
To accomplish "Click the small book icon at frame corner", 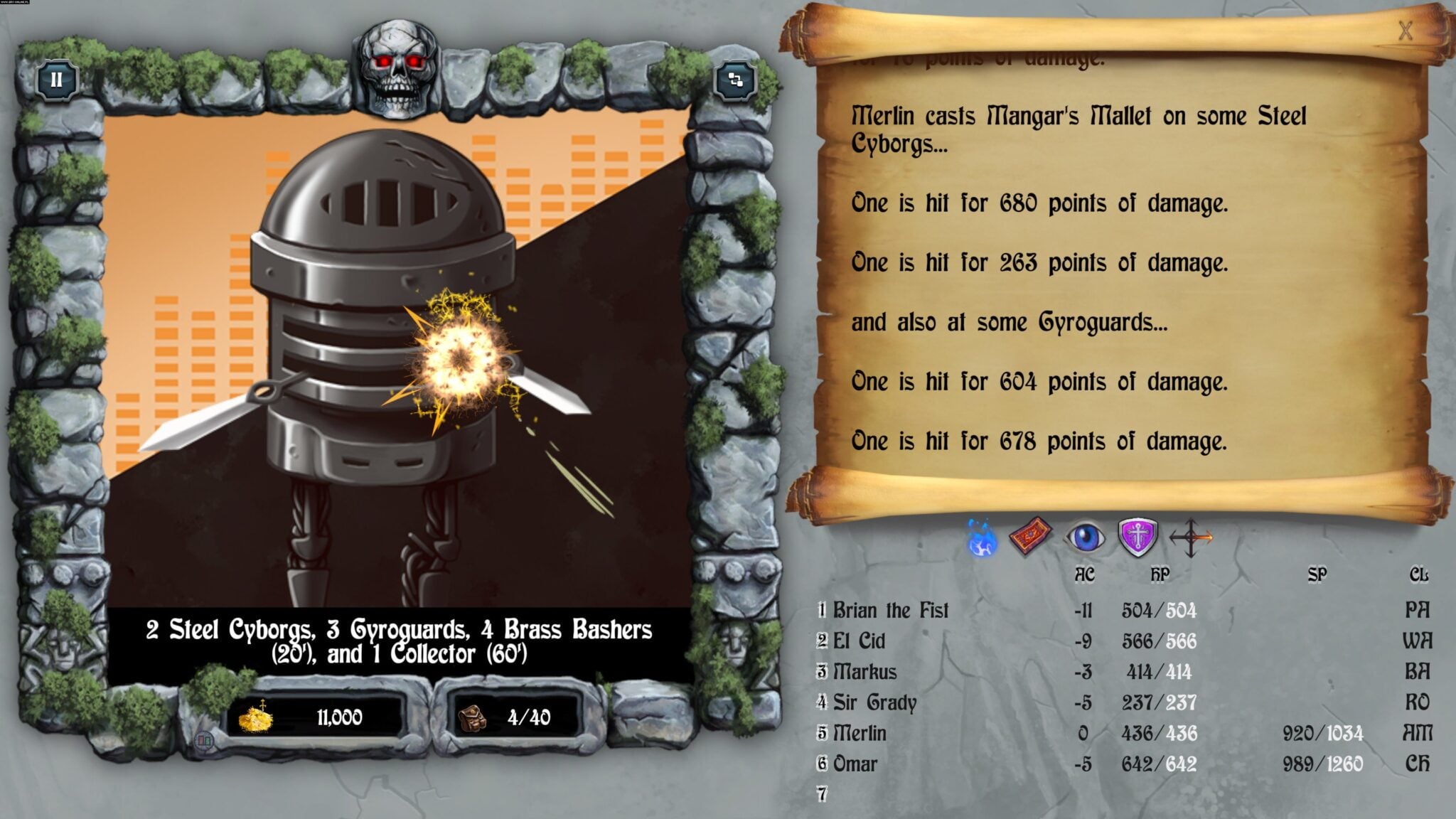I will point(204,742).
